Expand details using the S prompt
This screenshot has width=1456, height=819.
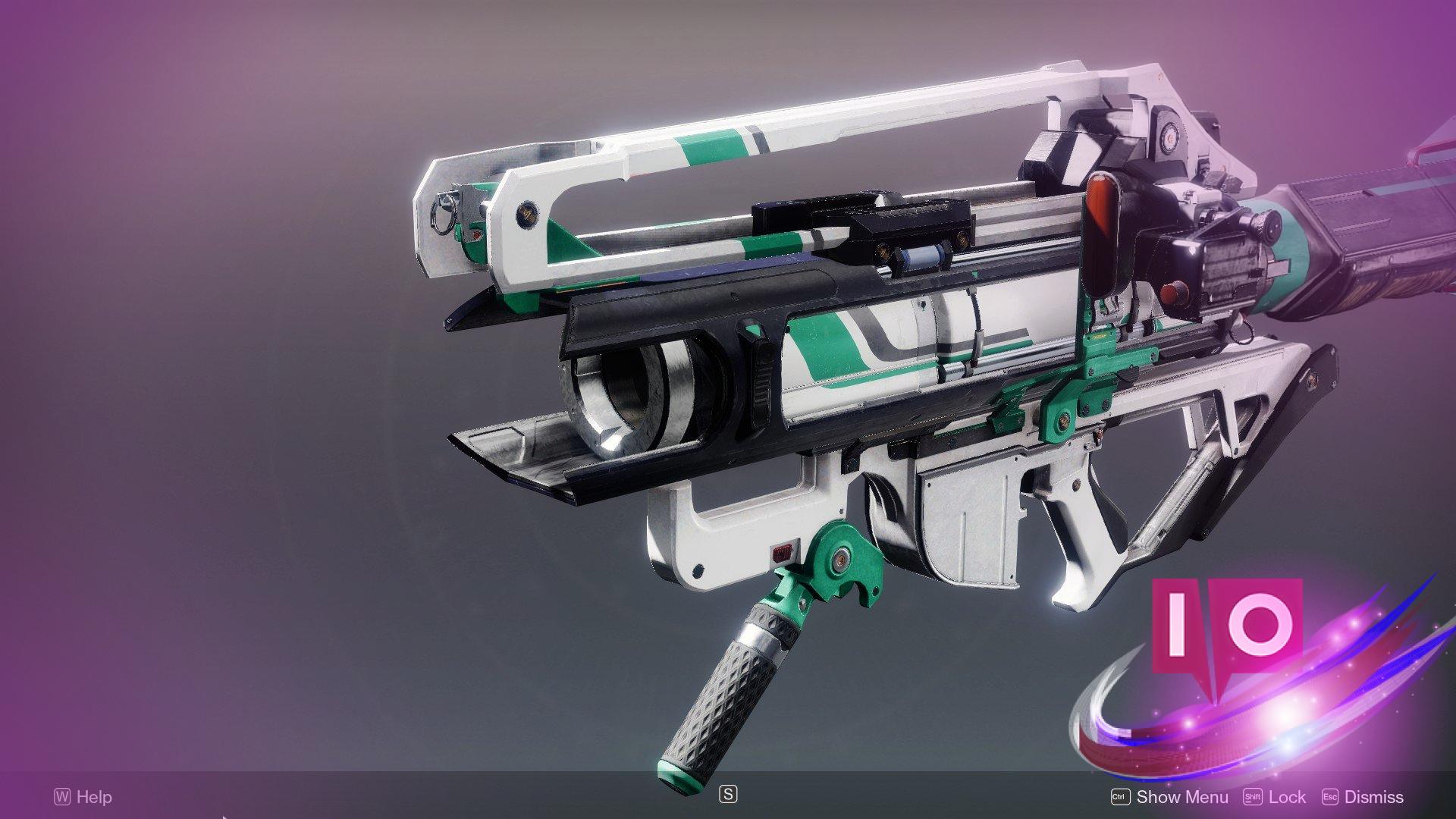pyautogui.click(x=727, y=793)
